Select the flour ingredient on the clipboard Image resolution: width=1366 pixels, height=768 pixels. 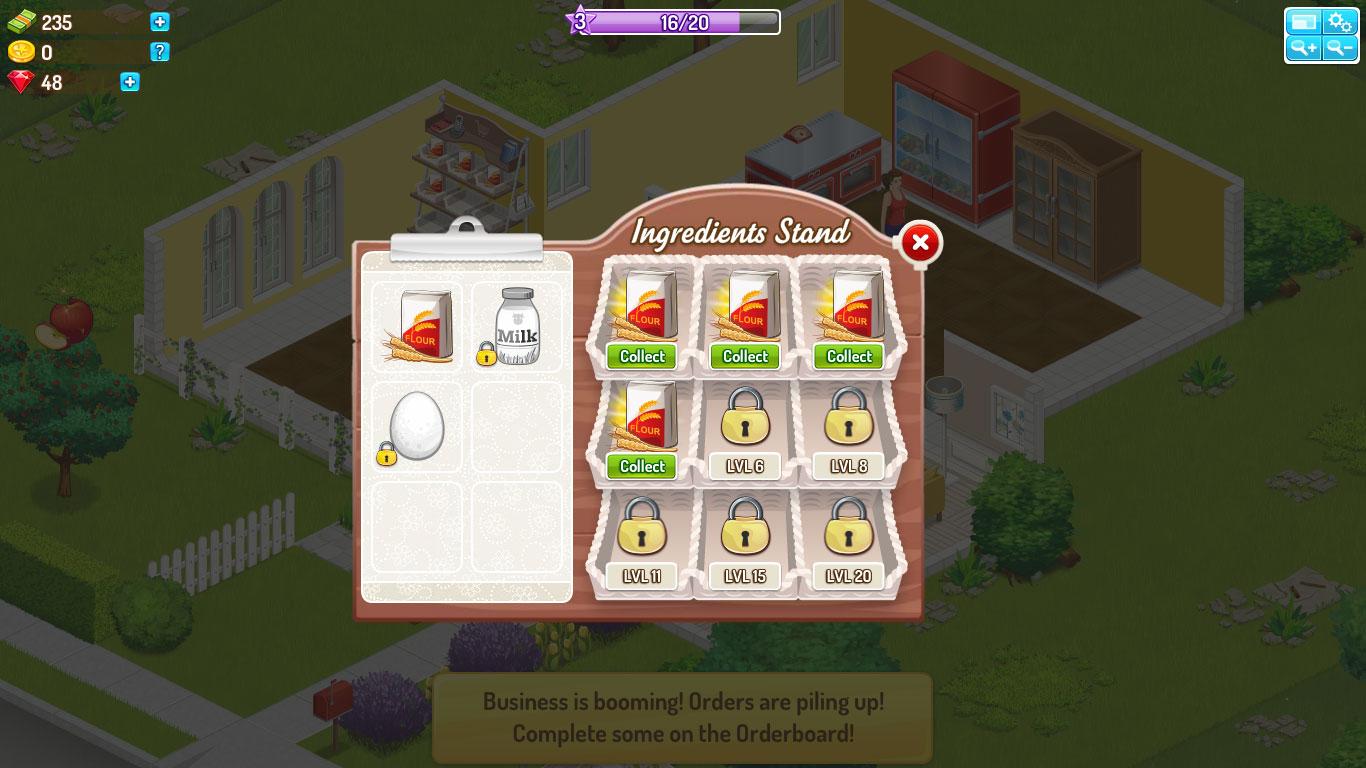coord(417,326)
